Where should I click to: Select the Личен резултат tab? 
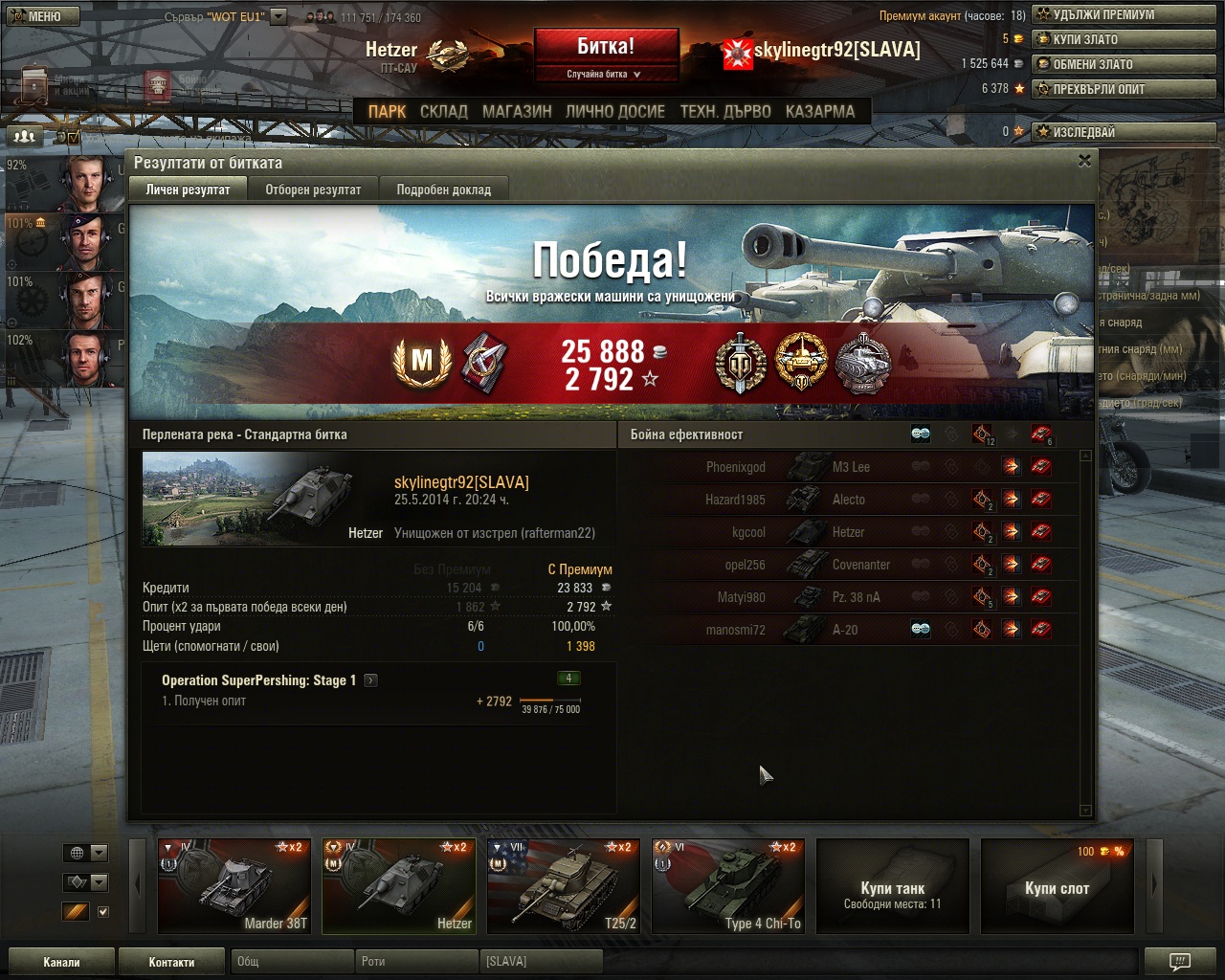click(x=188, y=189)
